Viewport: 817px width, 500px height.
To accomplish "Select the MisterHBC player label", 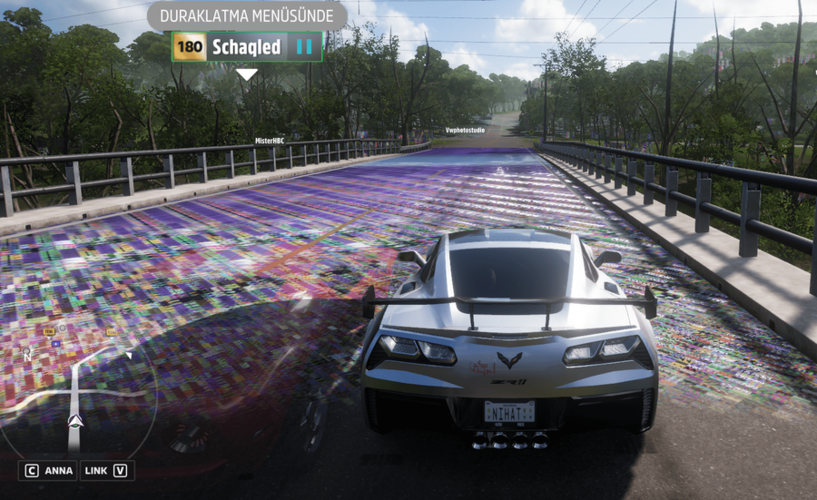I will [x=270, y=141].
